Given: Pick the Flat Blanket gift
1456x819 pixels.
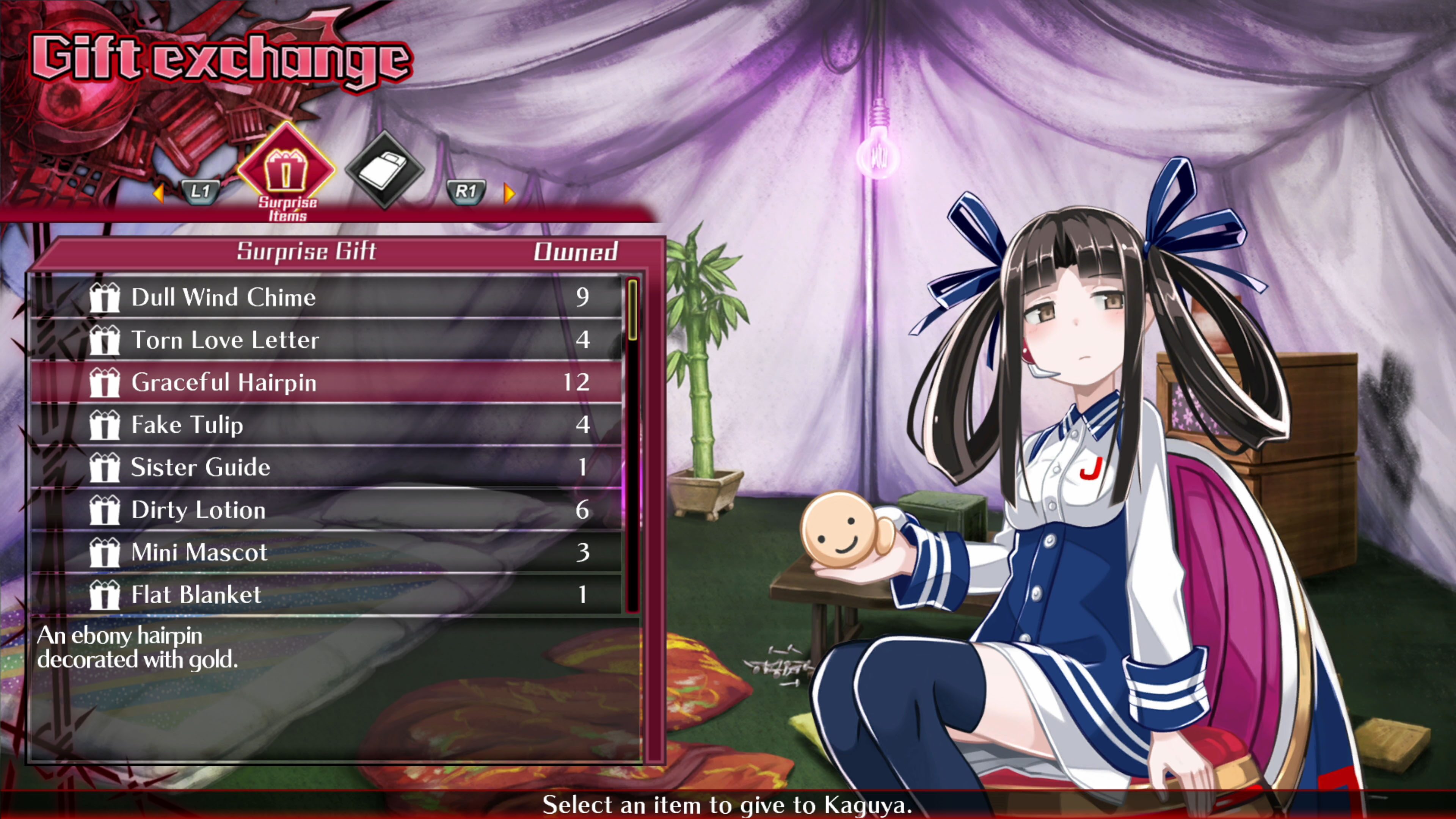Looking at the screenshot, I should (328, 595).
